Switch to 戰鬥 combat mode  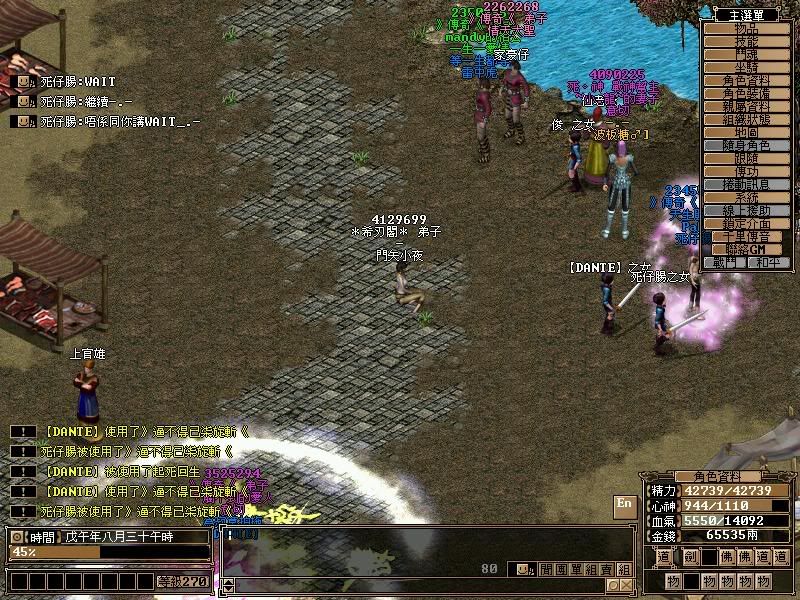pyautogui.click(x=725, y=262)
